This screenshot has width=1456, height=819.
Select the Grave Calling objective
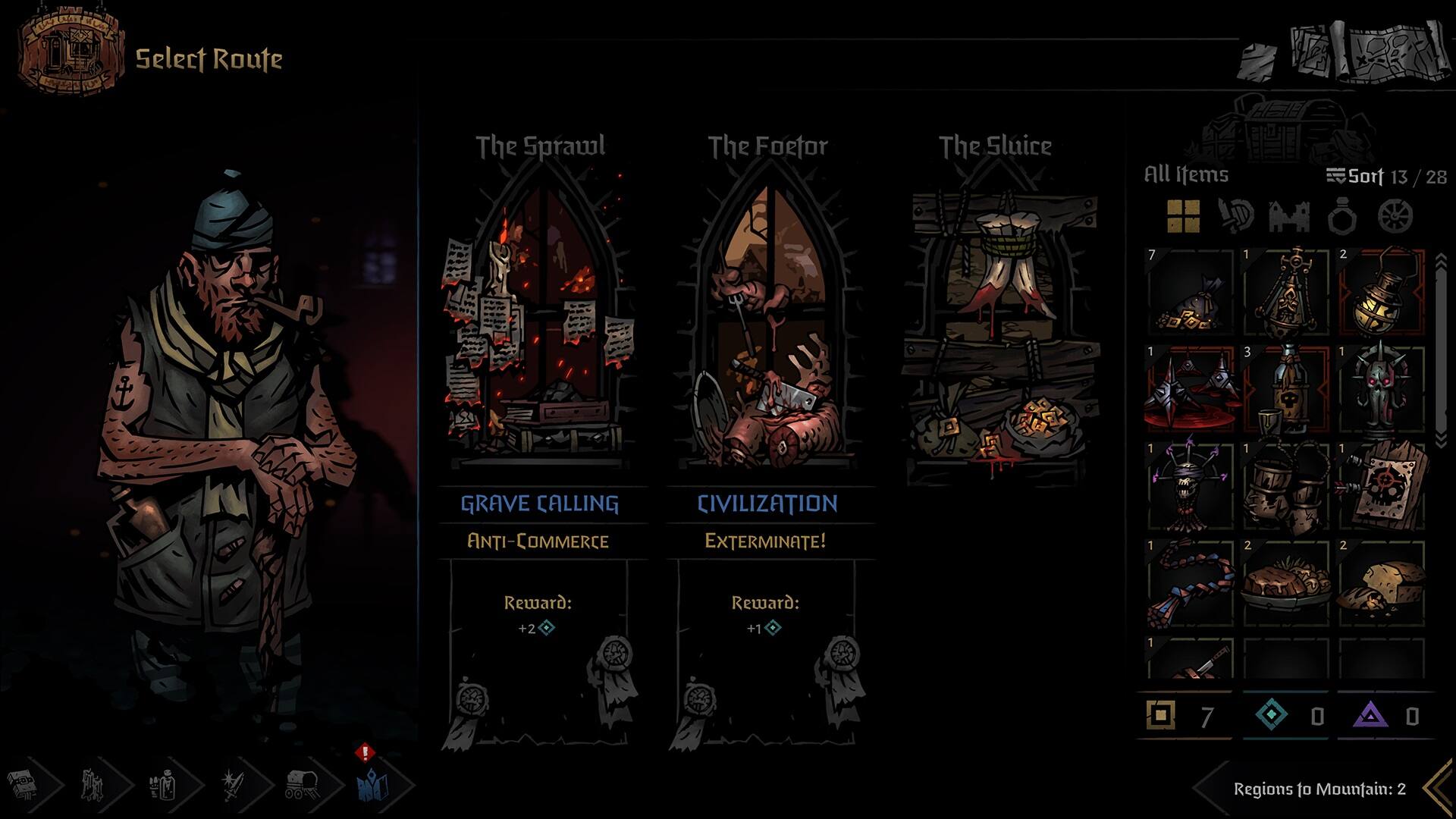pos(540,500)
